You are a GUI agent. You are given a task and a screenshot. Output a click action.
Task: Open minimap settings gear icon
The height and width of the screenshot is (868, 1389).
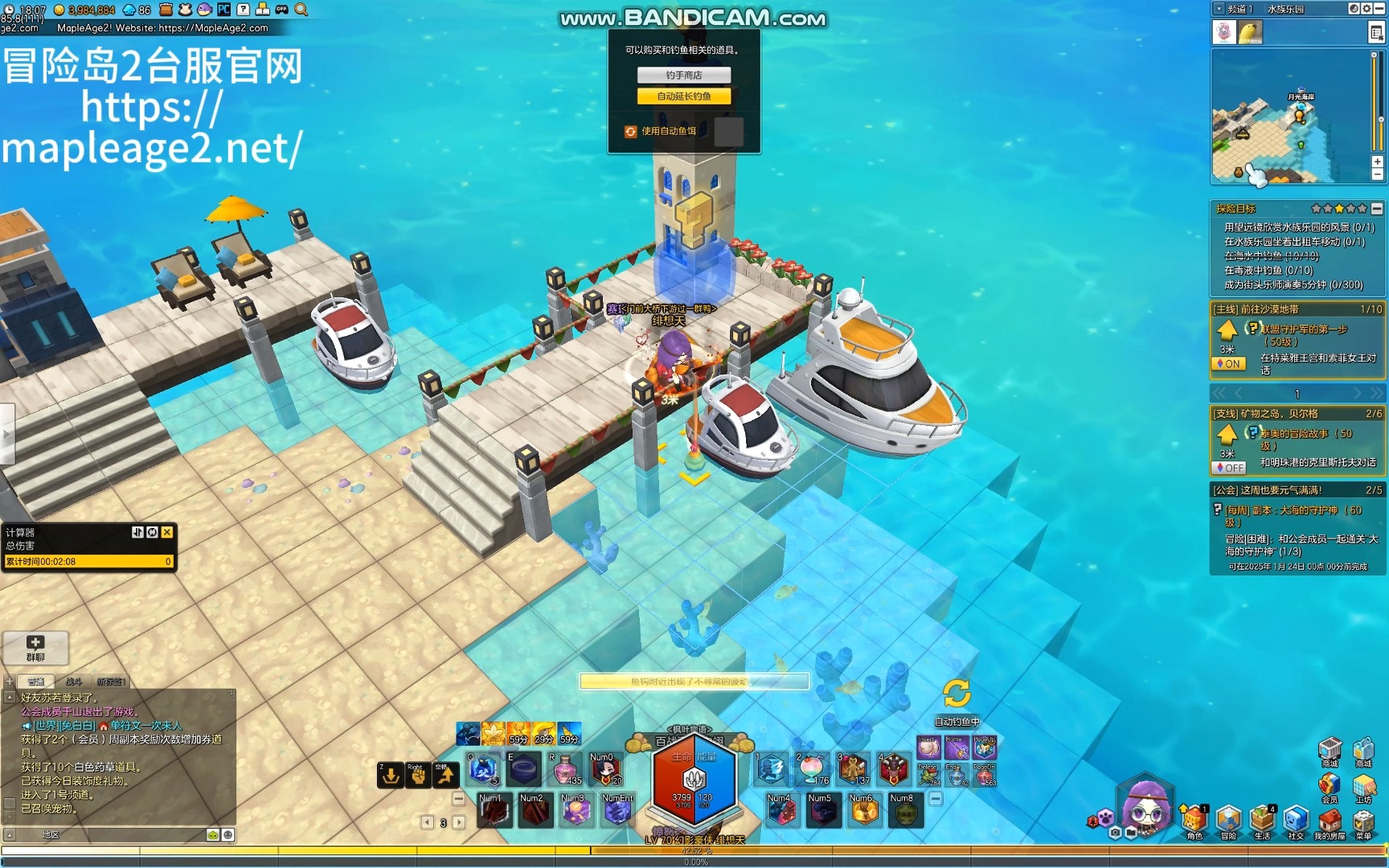pyautogui.click(x=1366, y=9)
